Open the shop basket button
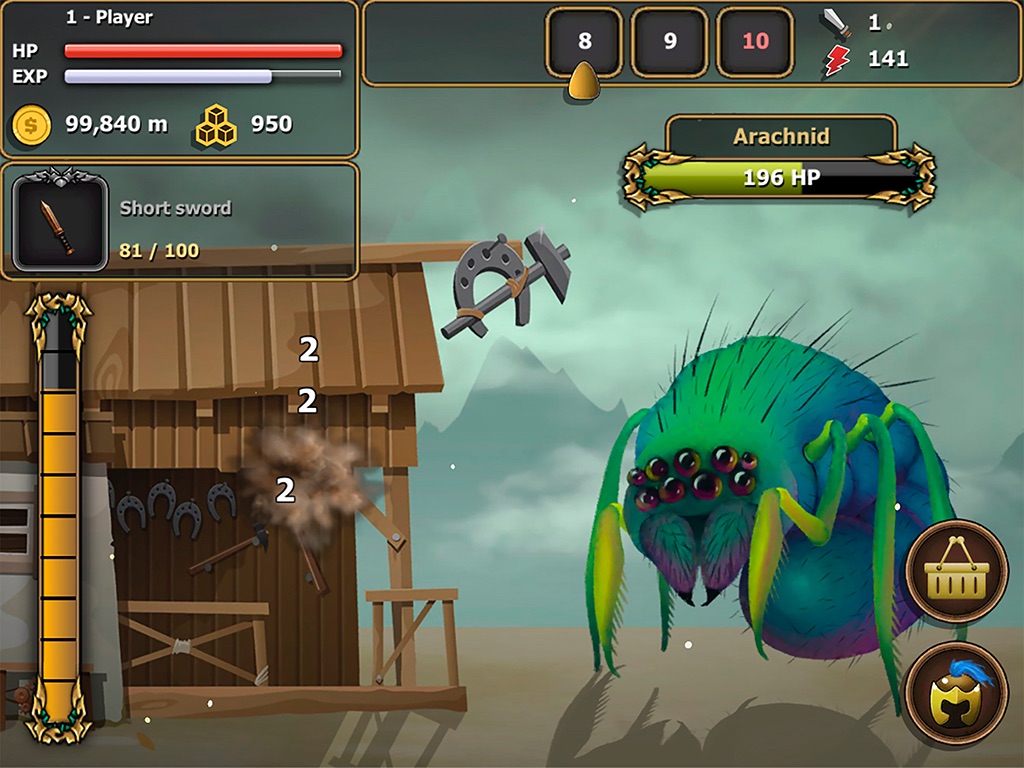Screen dimensions: 1024x768 click(x=956, y=572)
